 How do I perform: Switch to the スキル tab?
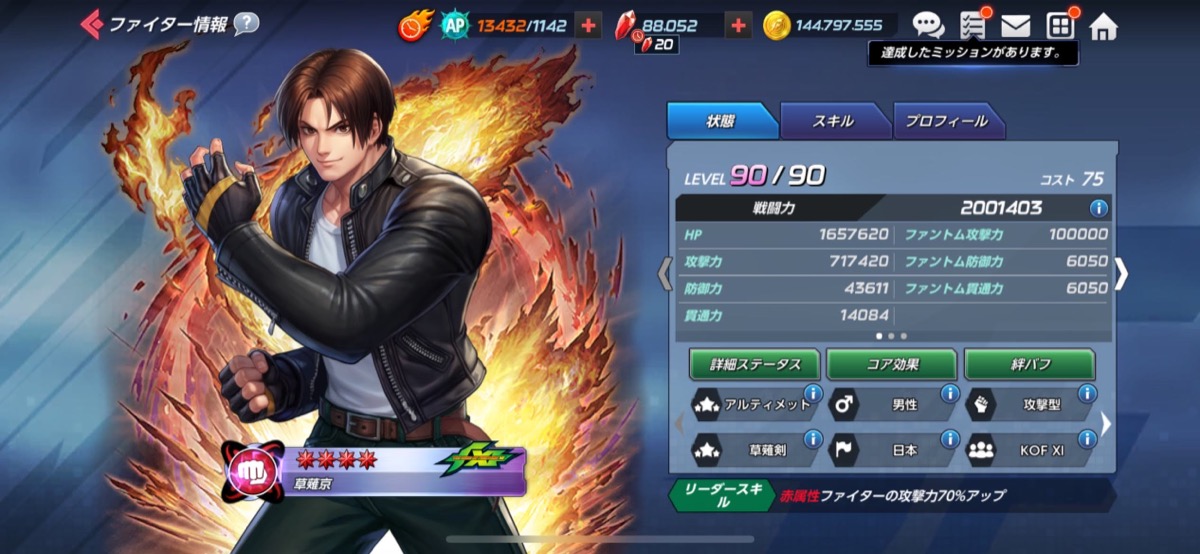click(833, 121)
